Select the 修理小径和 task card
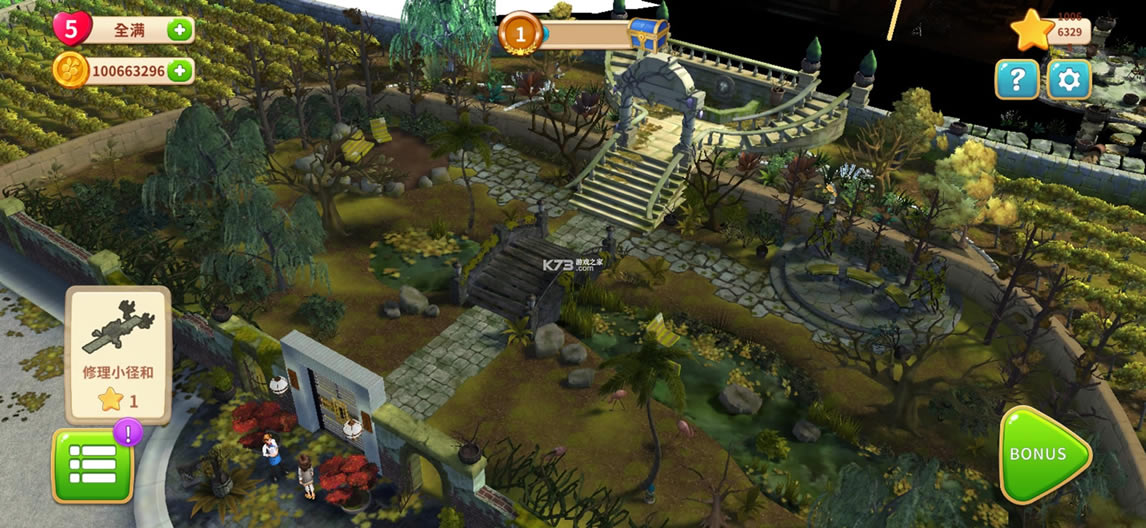The height and width of the screenshot is (528, 1146). [x=118, y=355]
